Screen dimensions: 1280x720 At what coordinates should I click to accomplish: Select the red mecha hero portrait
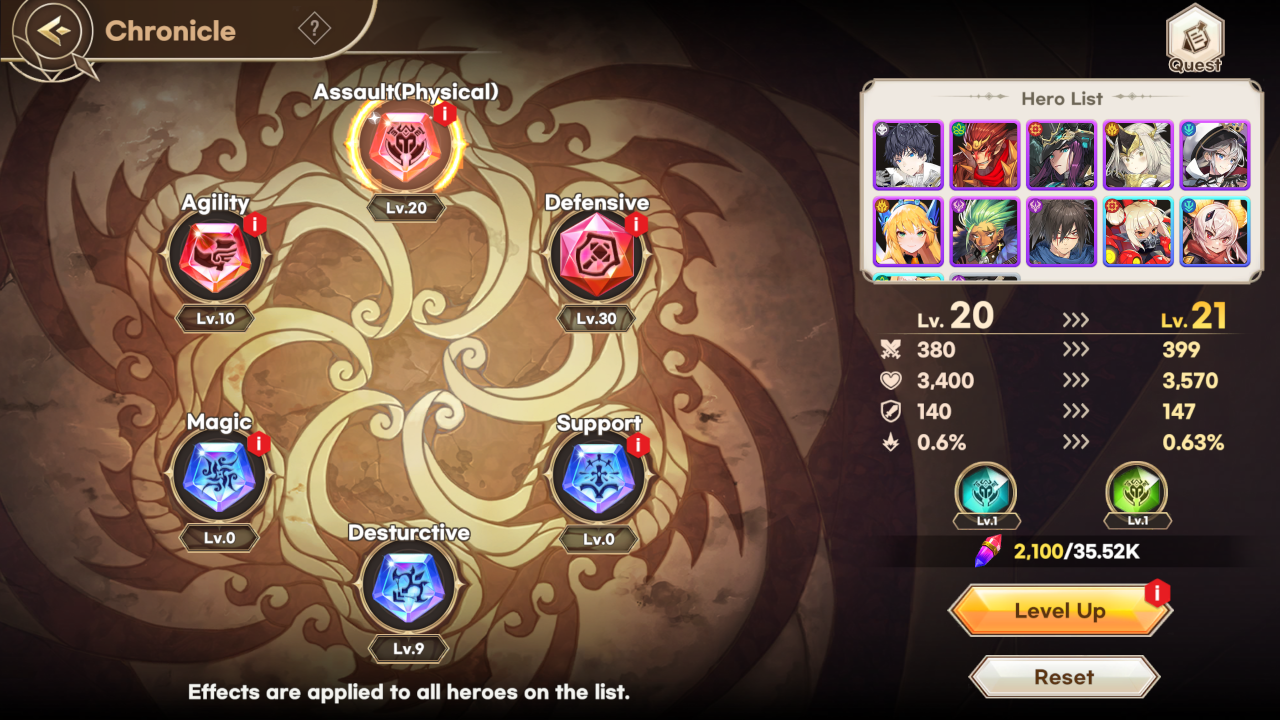coord(1138,231)
